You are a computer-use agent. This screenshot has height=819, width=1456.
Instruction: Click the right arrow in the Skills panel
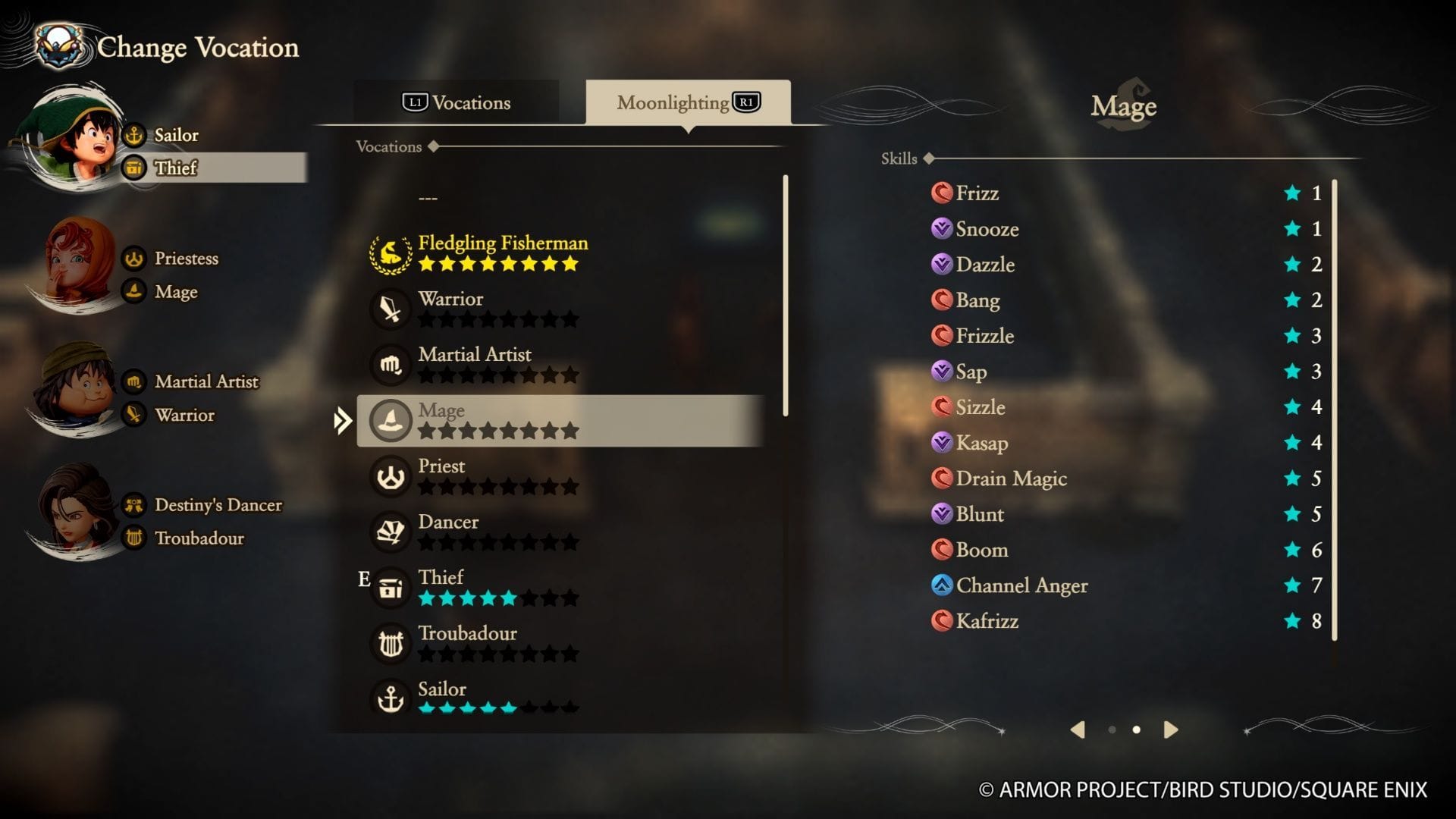[1170, 730]
